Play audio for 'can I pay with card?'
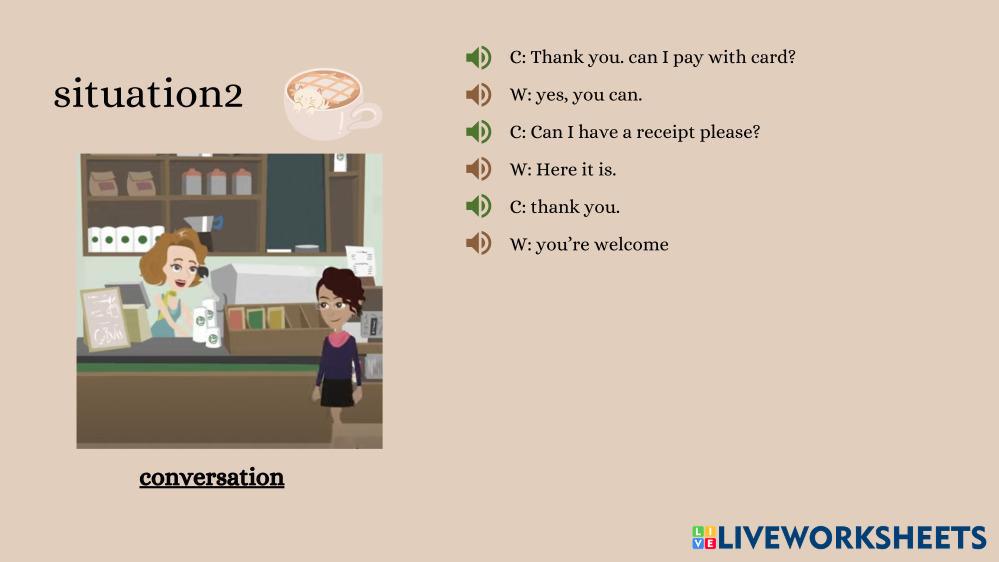Image resolution: width=999 pixels, height=562 pixels. (478, 58)
